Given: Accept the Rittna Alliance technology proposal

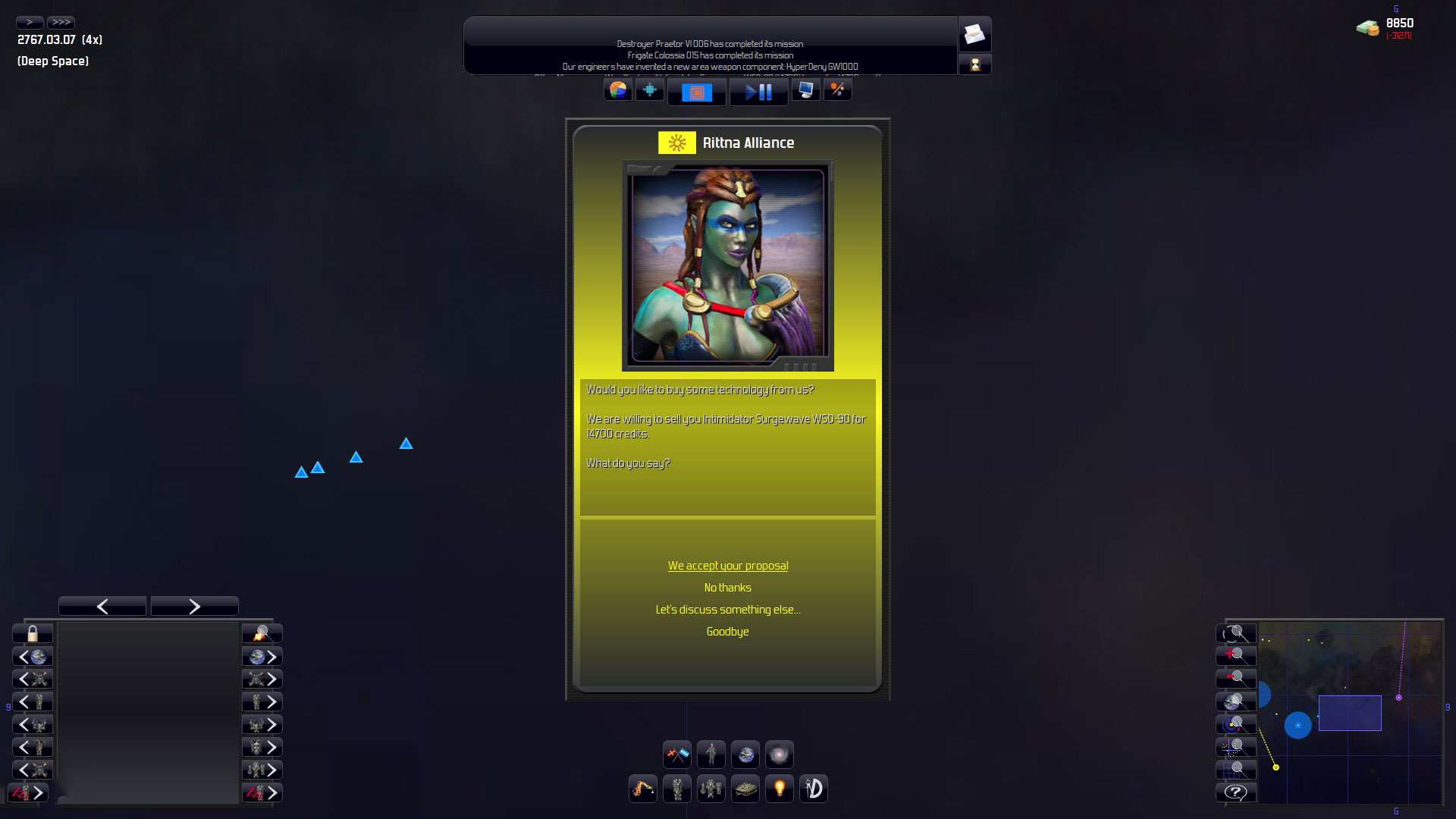Looking at the screenshot, I should pyautogui.click(x=727, y=566).
